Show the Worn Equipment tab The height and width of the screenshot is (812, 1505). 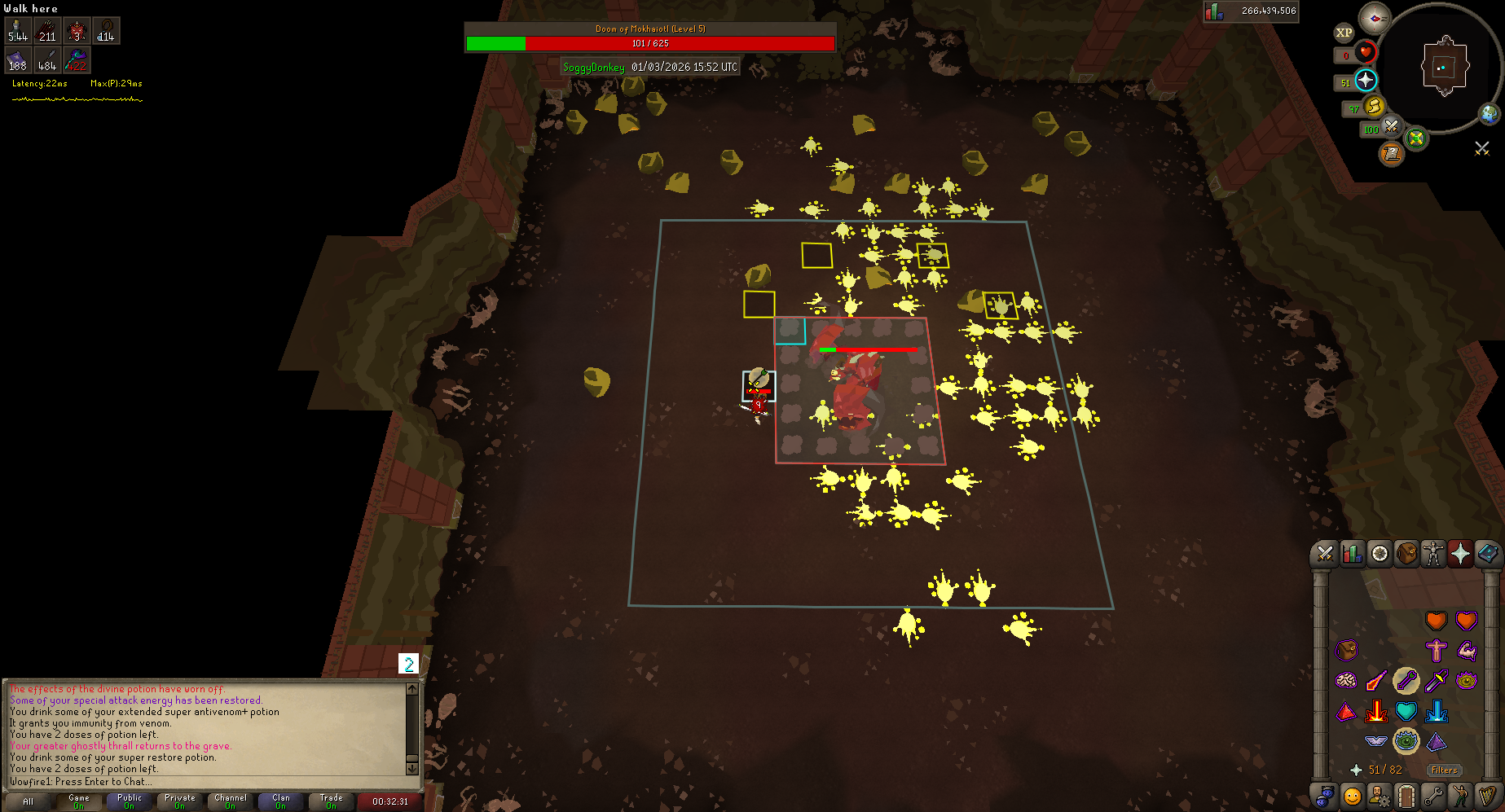(1433, 554)
